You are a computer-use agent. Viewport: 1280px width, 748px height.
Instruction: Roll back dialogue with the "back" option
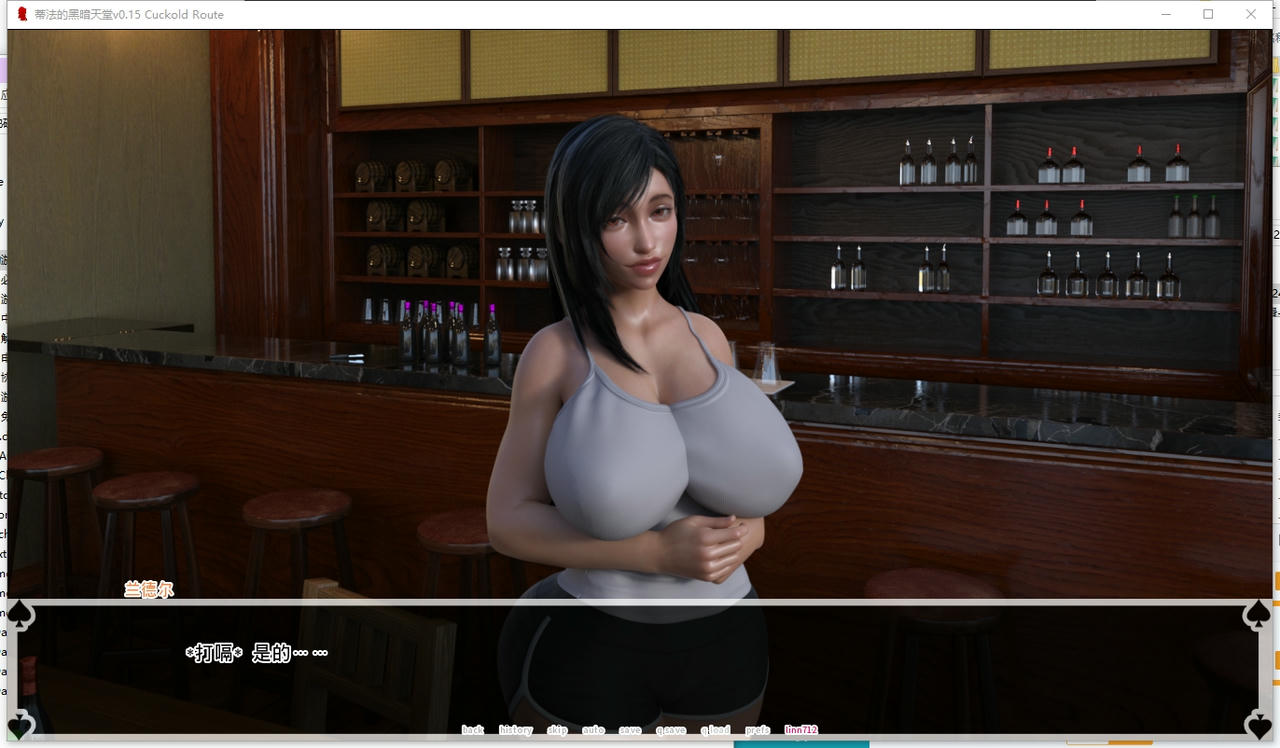473,730
